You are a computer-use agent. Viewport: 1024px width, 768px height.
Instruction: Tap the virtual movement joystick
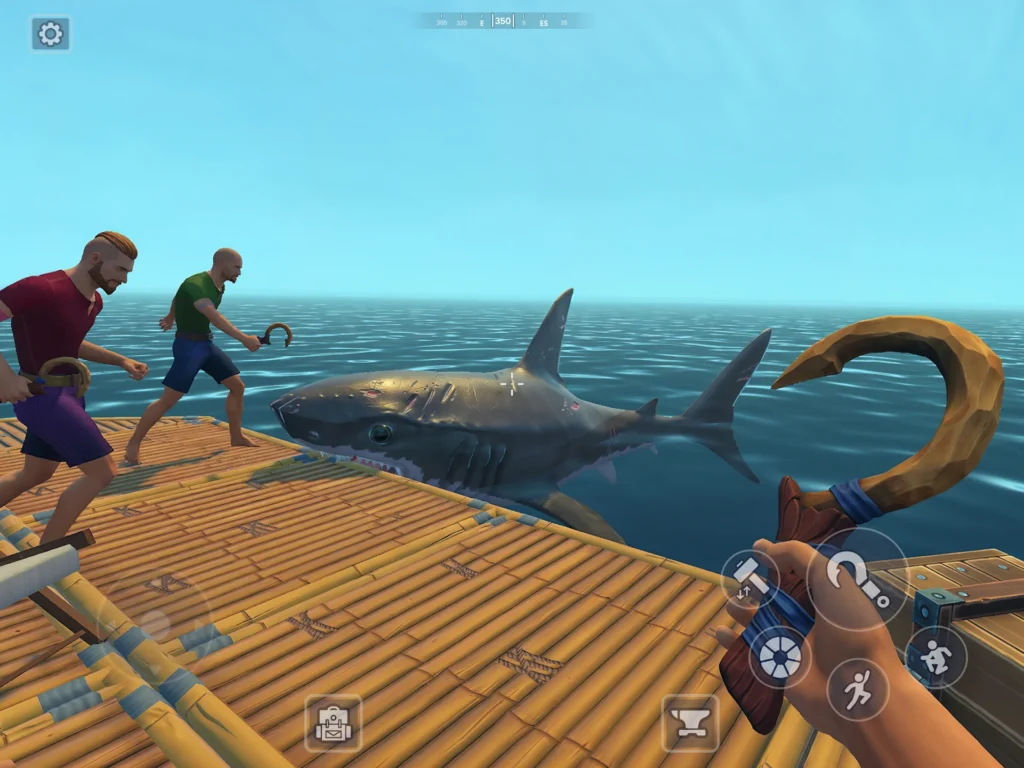click(x=153, y=622)
